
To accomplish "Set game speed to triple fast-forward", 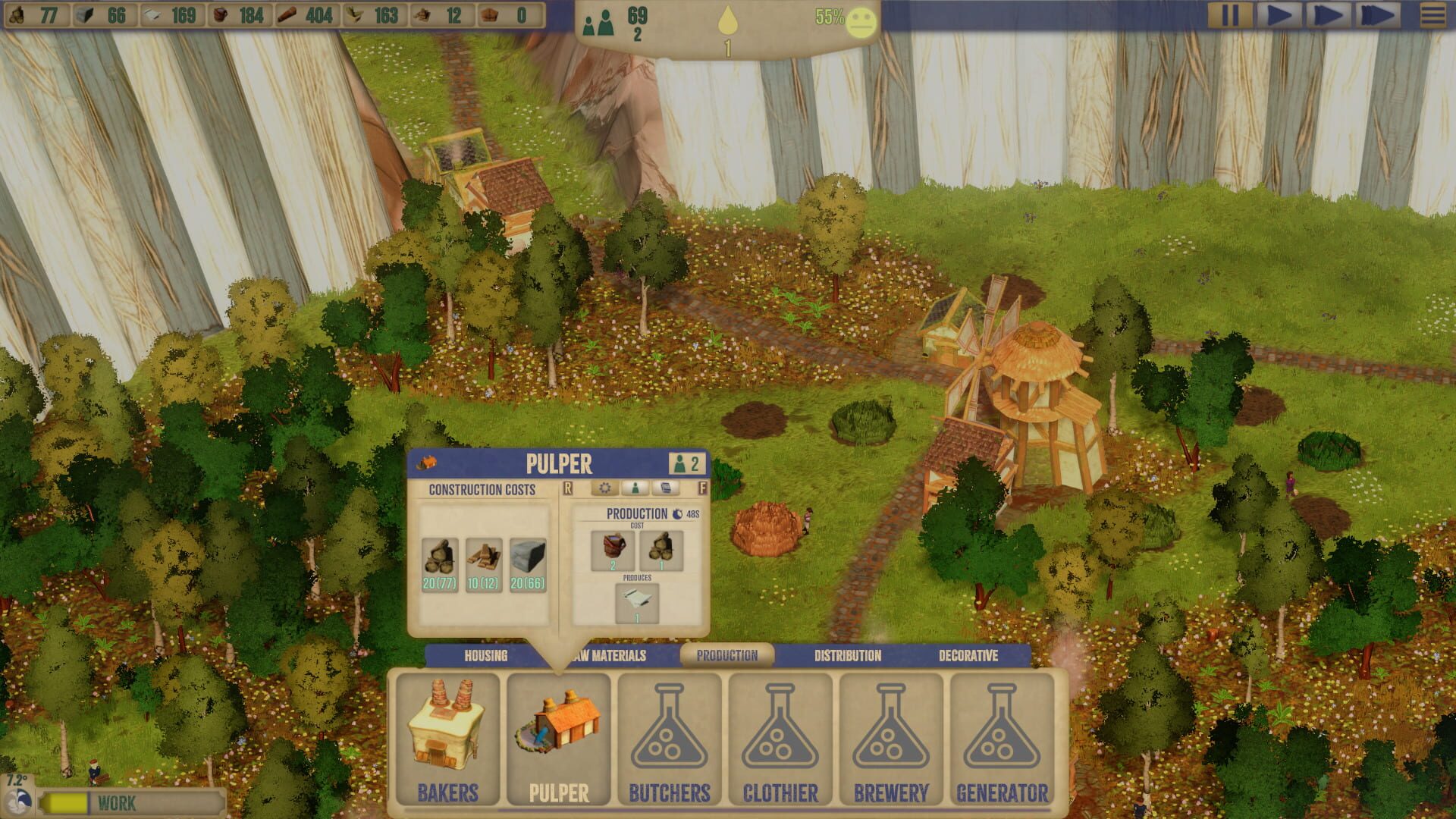I will click(x=1376, y=16).
